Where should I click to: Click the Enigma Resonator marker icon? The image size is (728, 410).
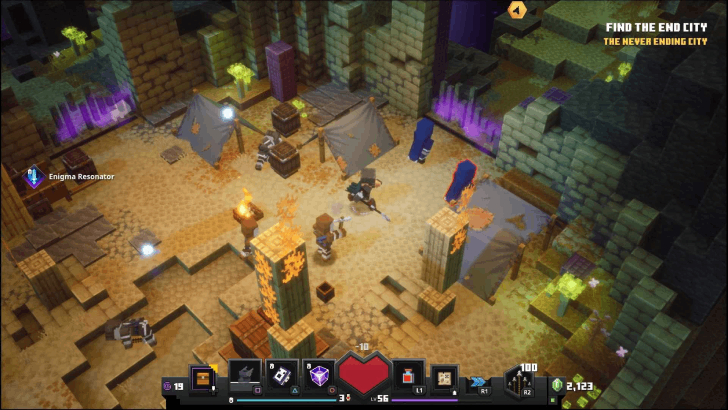[34, 177]
